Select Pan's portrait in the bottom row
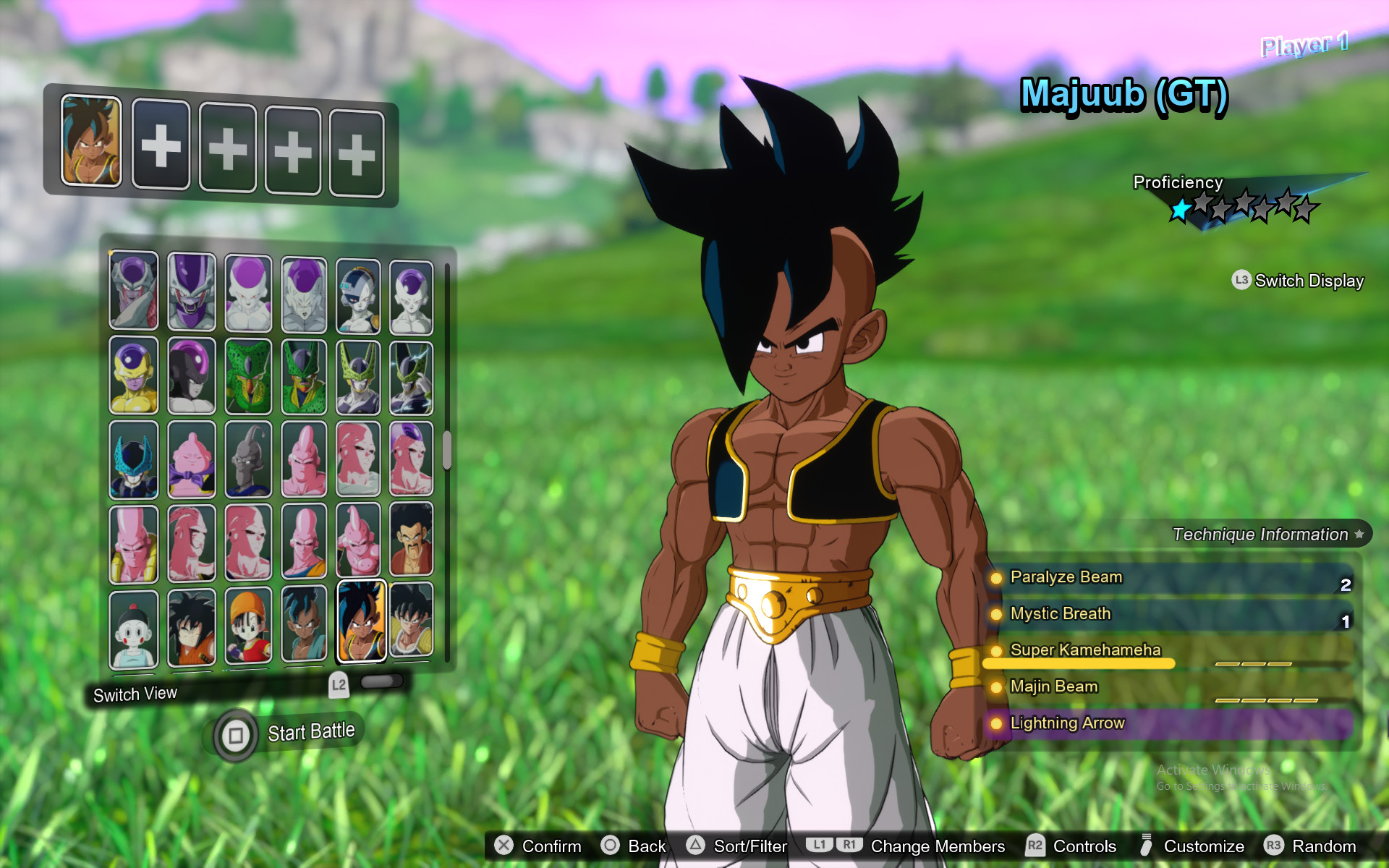The image size is (1389, 868). pyautogui.click(x=250, y=626)
